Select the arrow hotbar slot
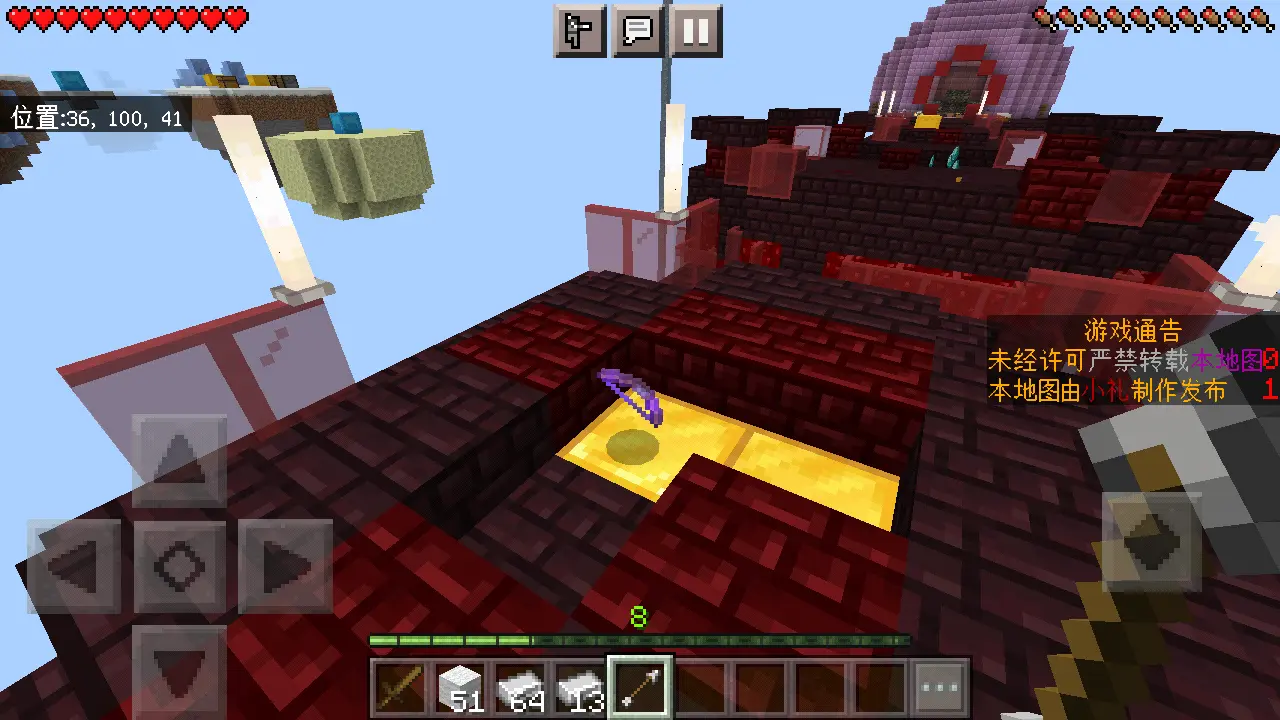Image resolution: width=1280 pixels, height=720 pixels. pos(641,687)
